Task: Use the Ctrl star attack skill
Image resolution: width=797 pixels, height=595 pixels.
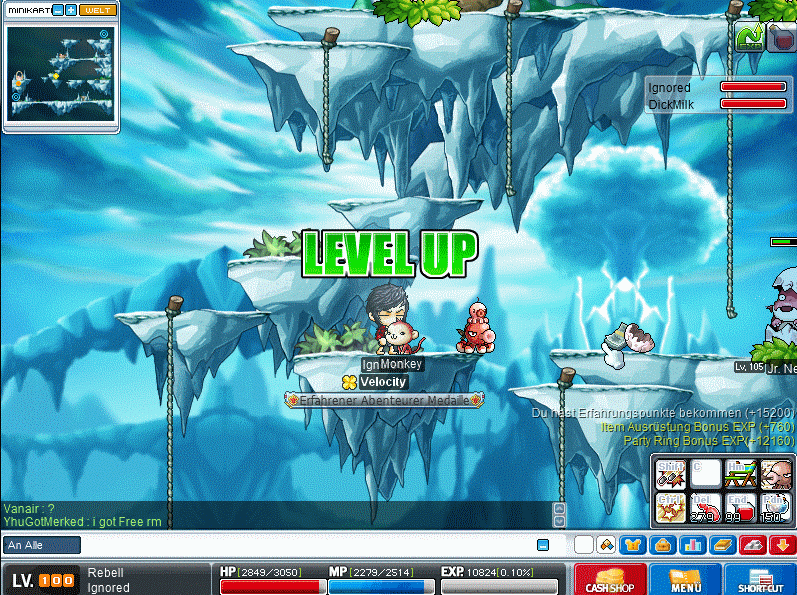Action: [x=671, y=508]
